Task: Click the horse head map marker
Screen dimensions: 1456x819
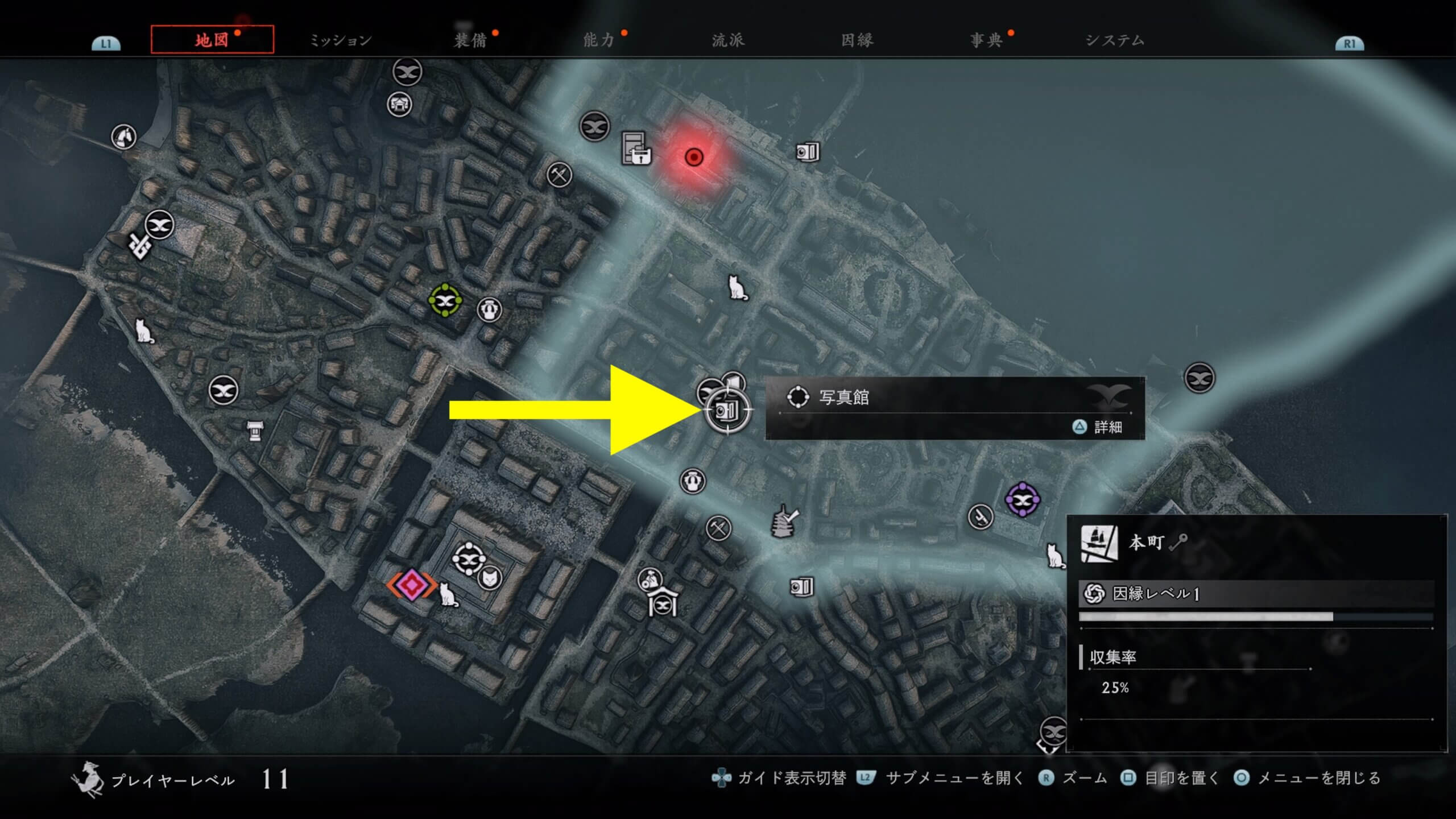Action: (123, 136)
